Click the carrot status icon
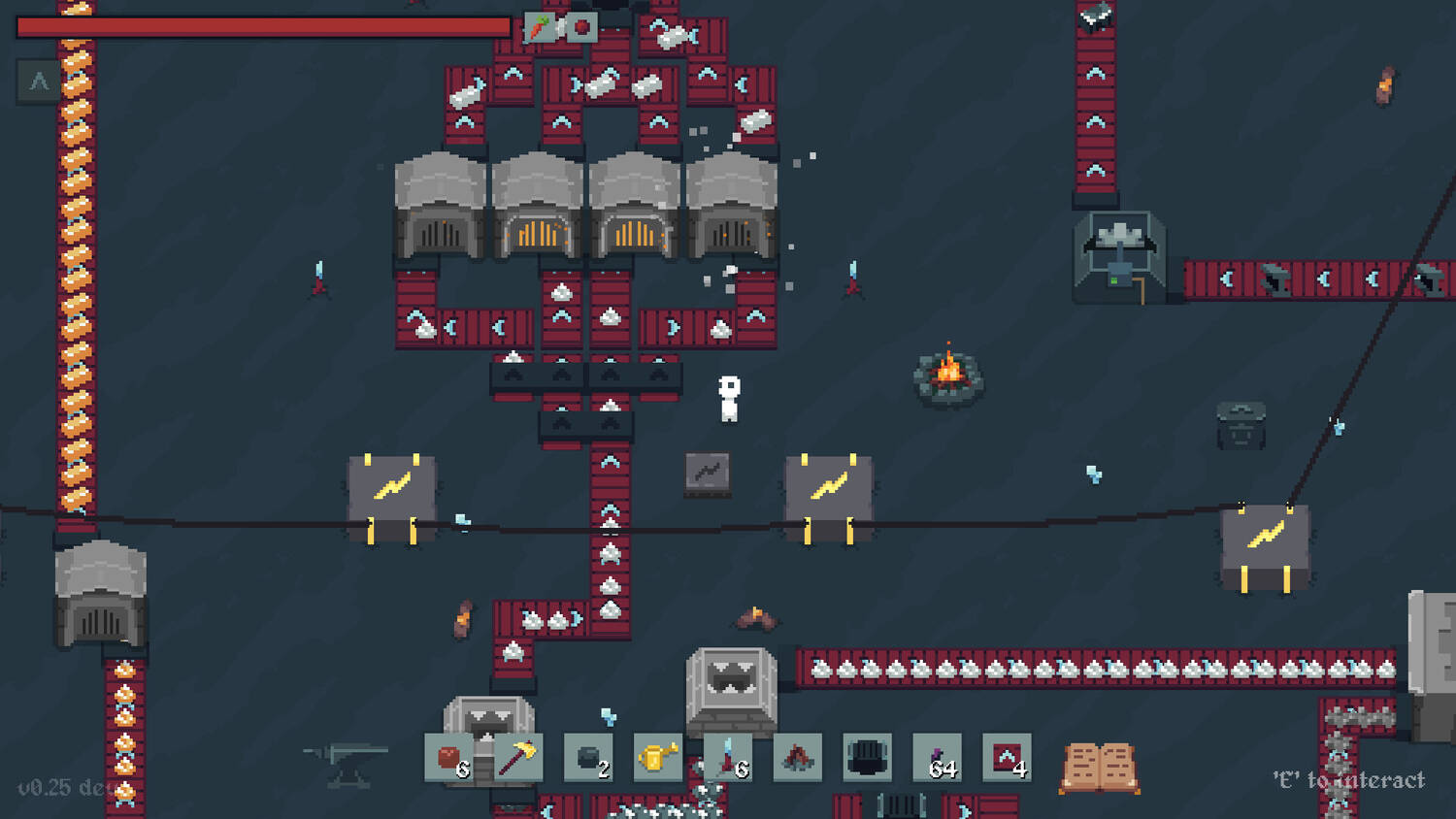Image resolution: width=1456 pixels, height=819 pixels. click(540, 27)
